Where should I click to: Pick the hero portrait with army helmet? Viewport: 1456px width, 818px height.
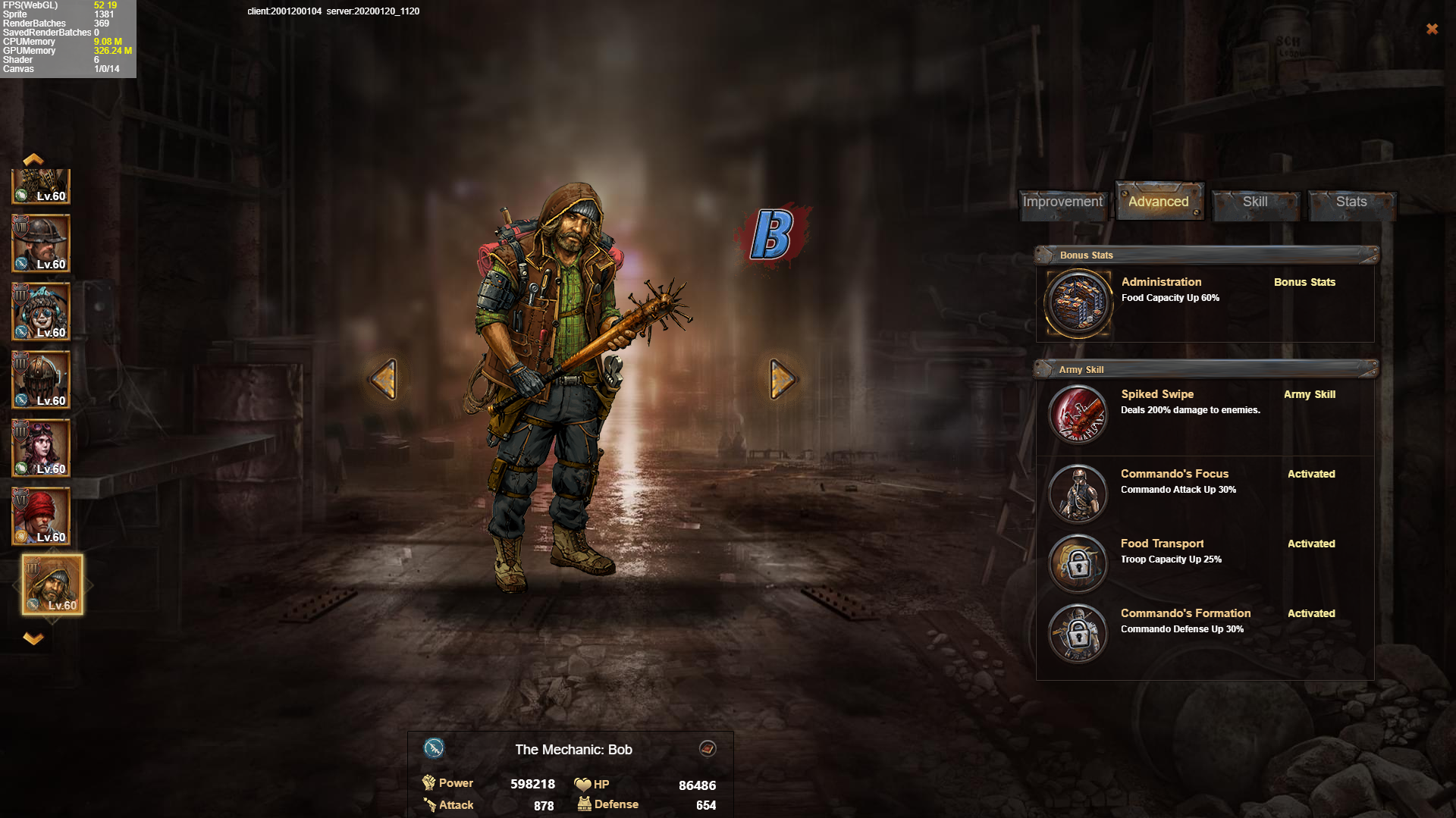(41, 243)
